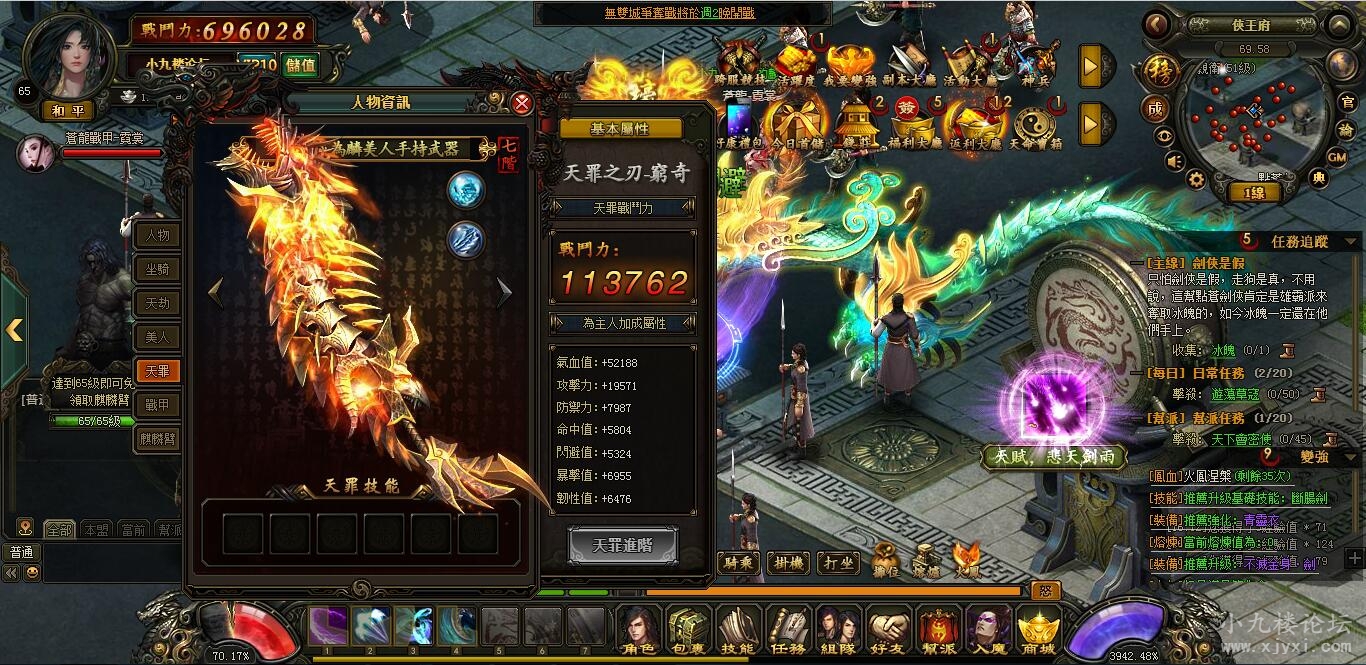Switch to the 人物 tab
Screen dimensions: 1366x665
(158, 236)
